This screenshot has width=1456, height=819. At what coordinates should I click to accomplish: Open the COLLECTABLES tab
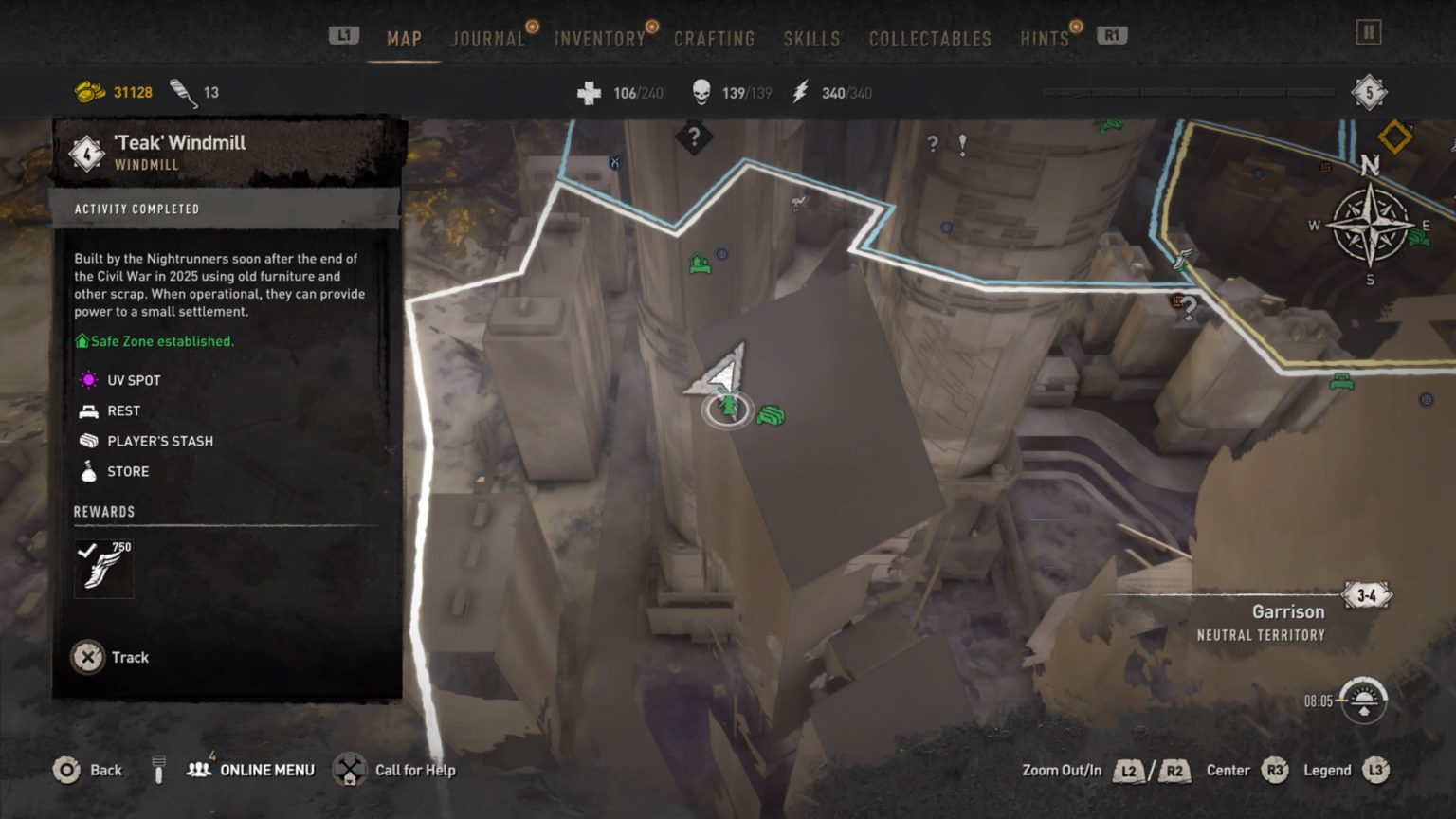(x=929, y=39)
